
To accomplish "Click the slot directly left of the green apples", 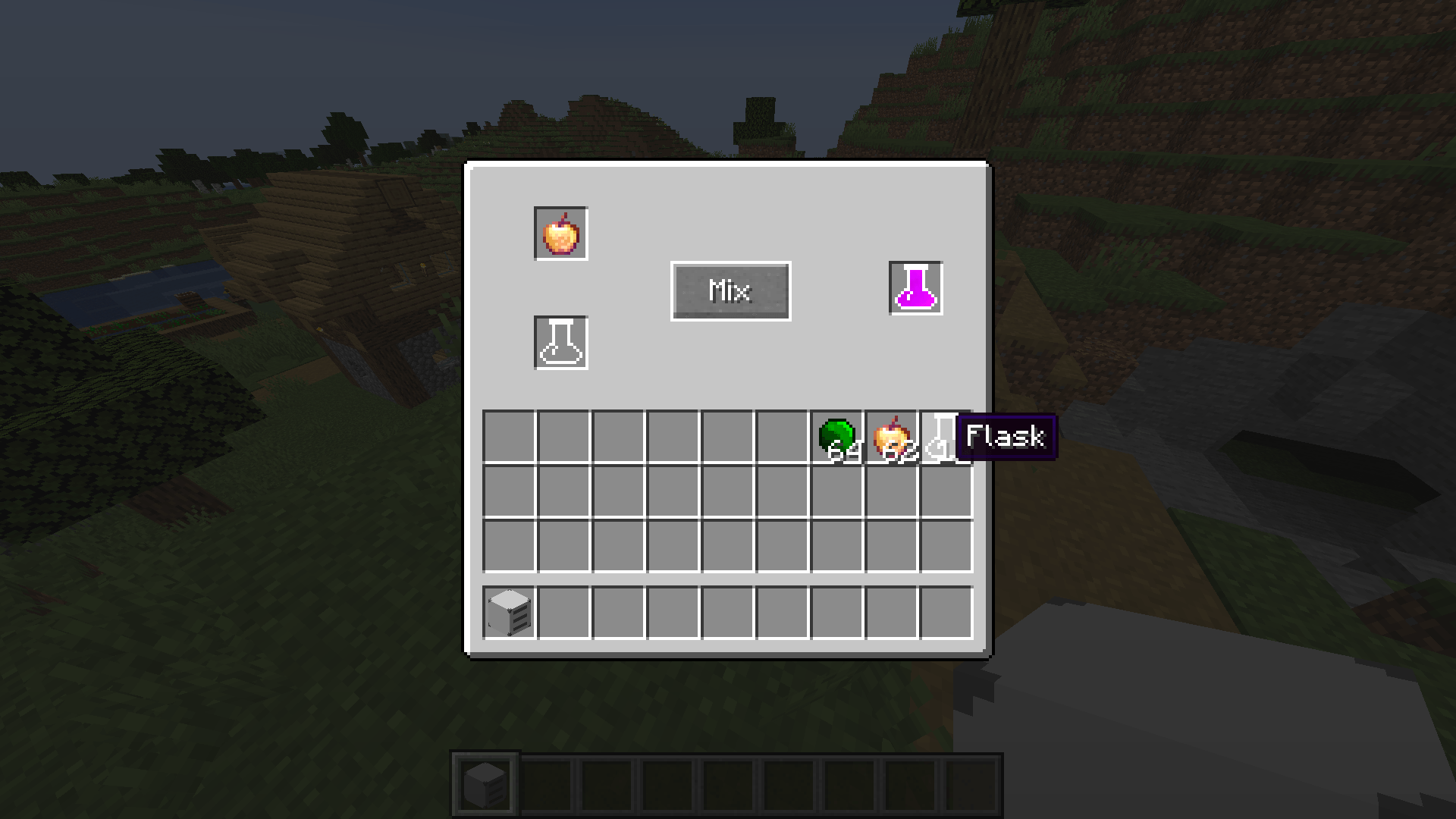I will coord(783,436).
